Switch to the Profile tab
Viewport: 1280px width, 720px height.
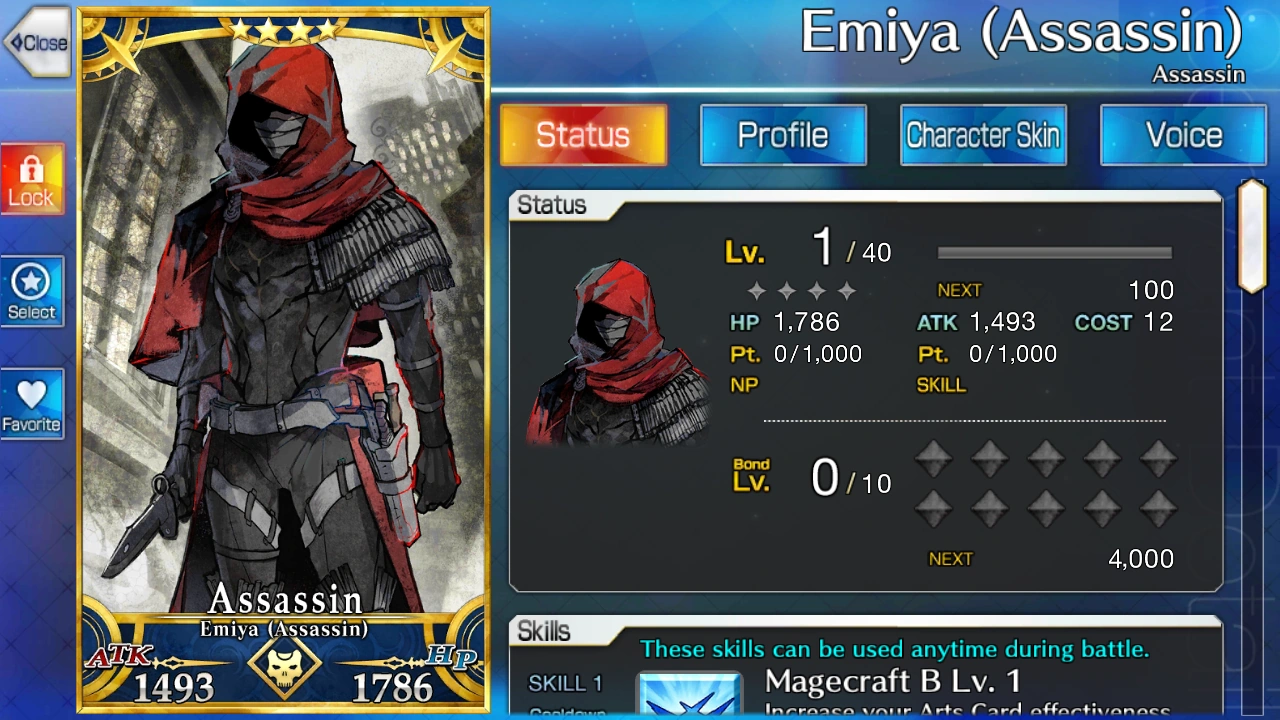click(783, 135)
